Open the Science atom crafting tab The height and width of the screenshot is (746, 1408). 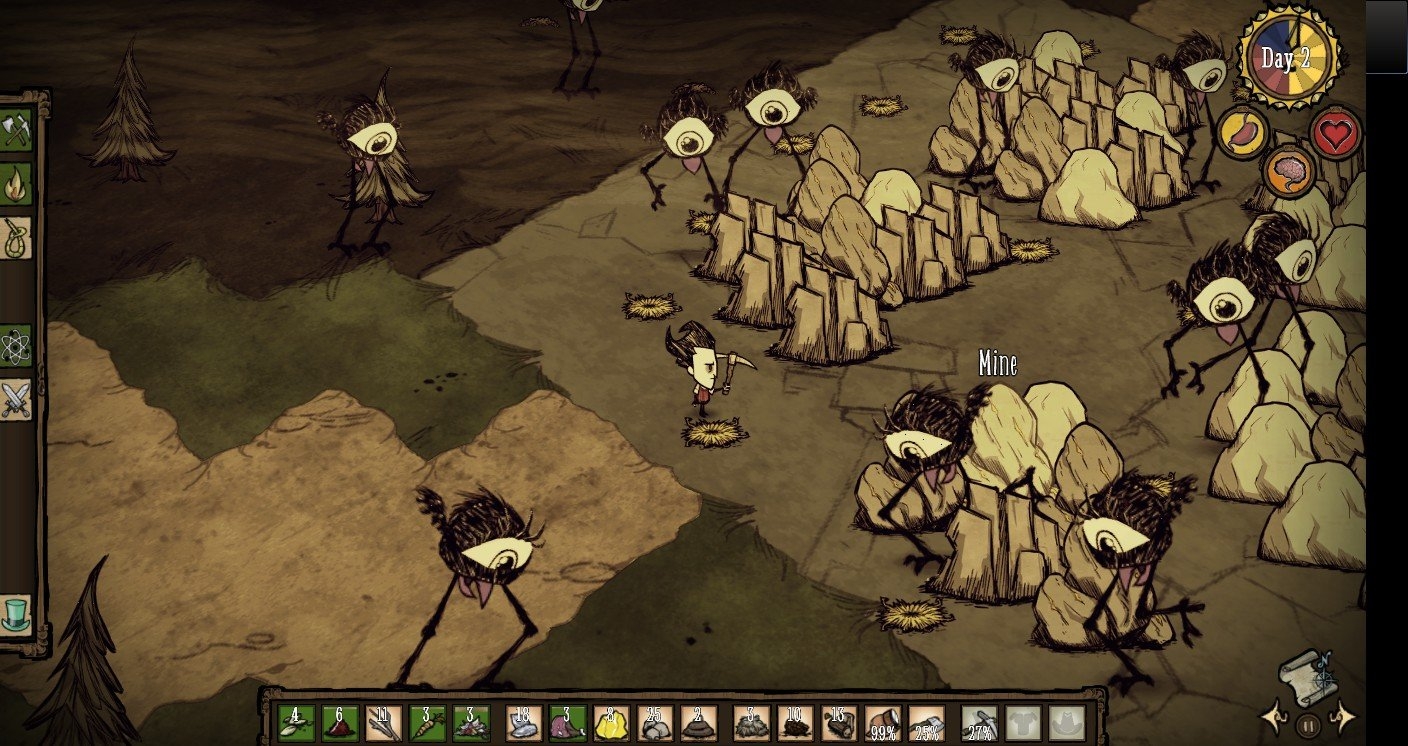point(16,345)
